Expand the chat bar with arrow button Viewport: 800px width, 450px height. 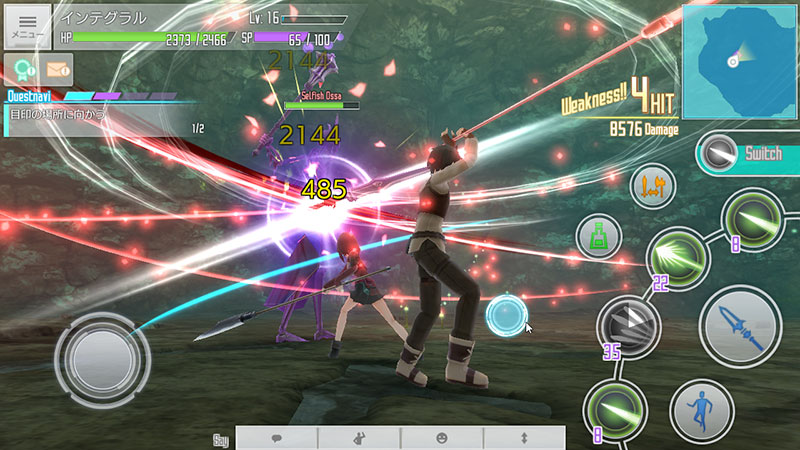(524, 438)
